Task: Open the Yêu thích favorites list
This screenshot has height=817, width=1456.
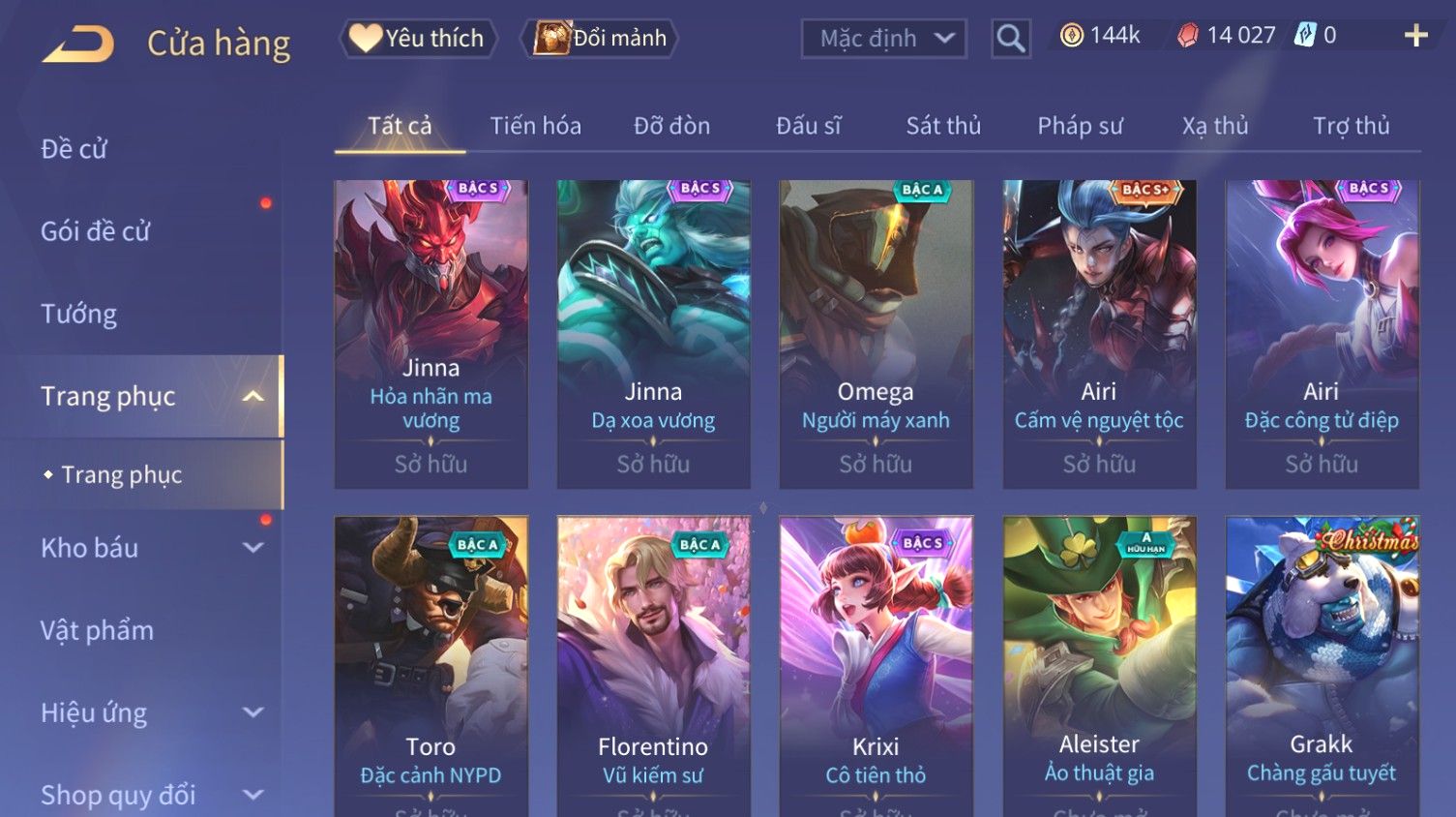Action: (x=418, y=39)
